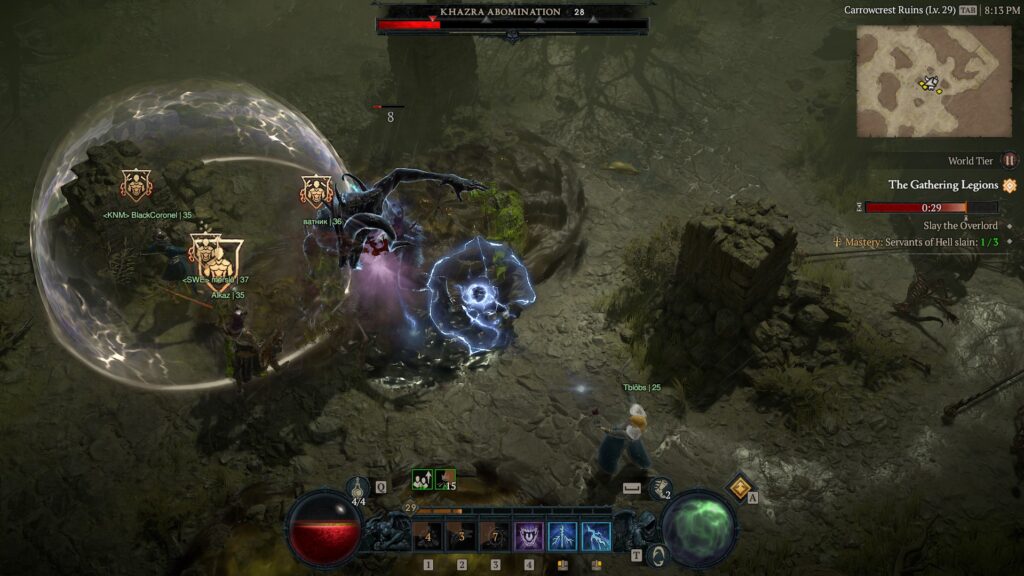Cast the lightning bolt skill on right
1024x576 pixels.
tap(596, 537)
